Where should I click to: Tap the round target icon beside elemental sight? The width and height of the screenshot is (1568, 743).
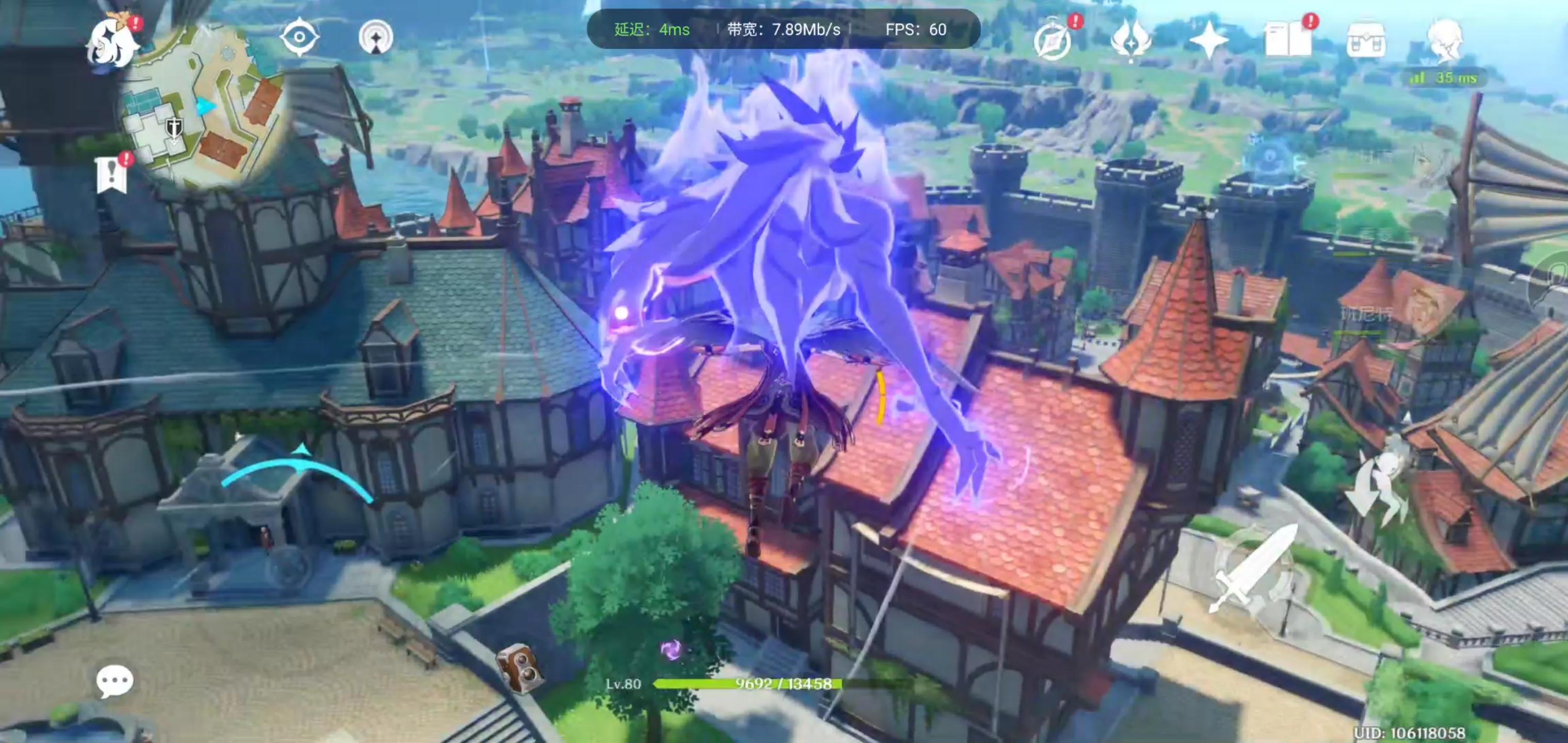376,38
